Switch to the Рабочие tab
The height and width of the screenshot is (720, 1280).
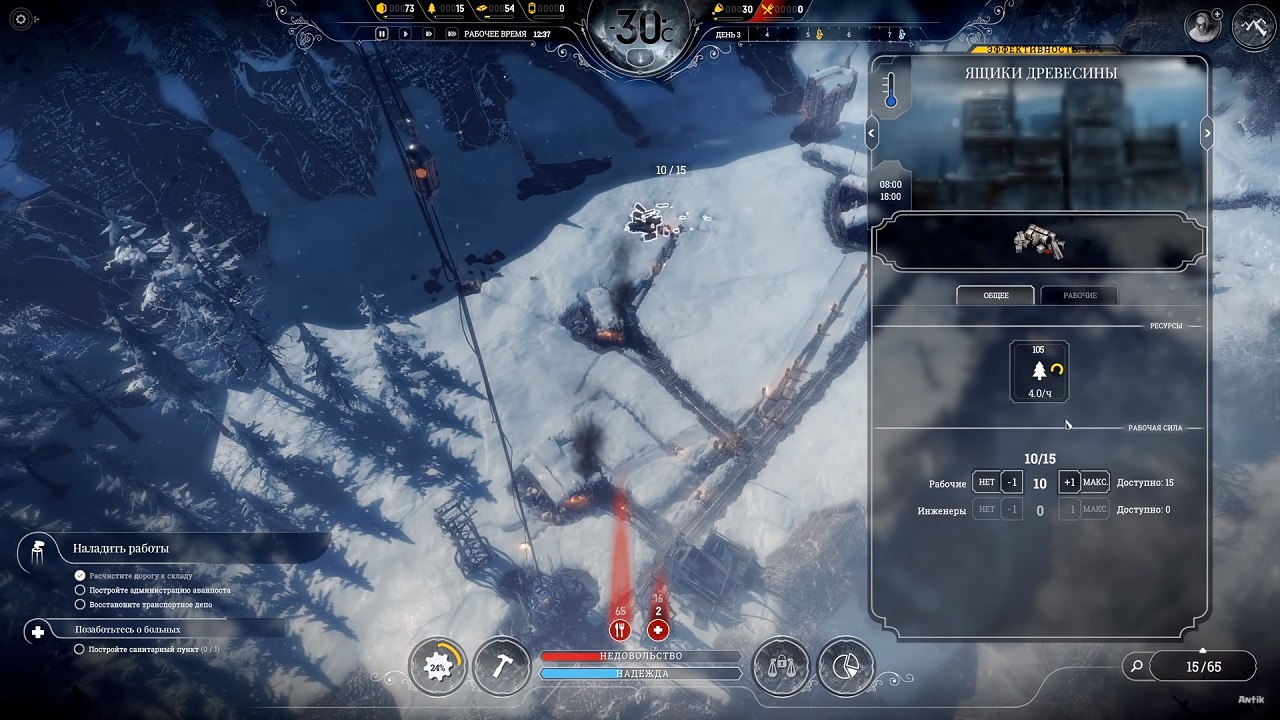point(1079,295)
